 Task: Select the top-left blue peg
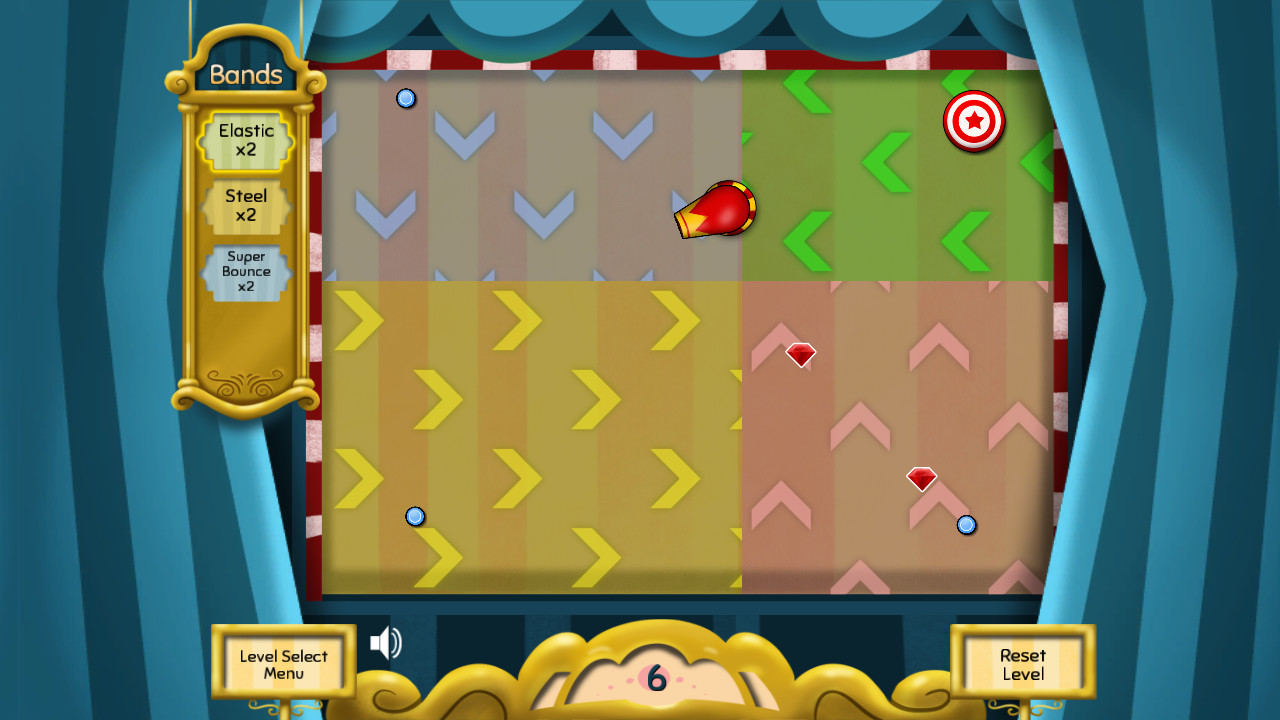point(406,98)
